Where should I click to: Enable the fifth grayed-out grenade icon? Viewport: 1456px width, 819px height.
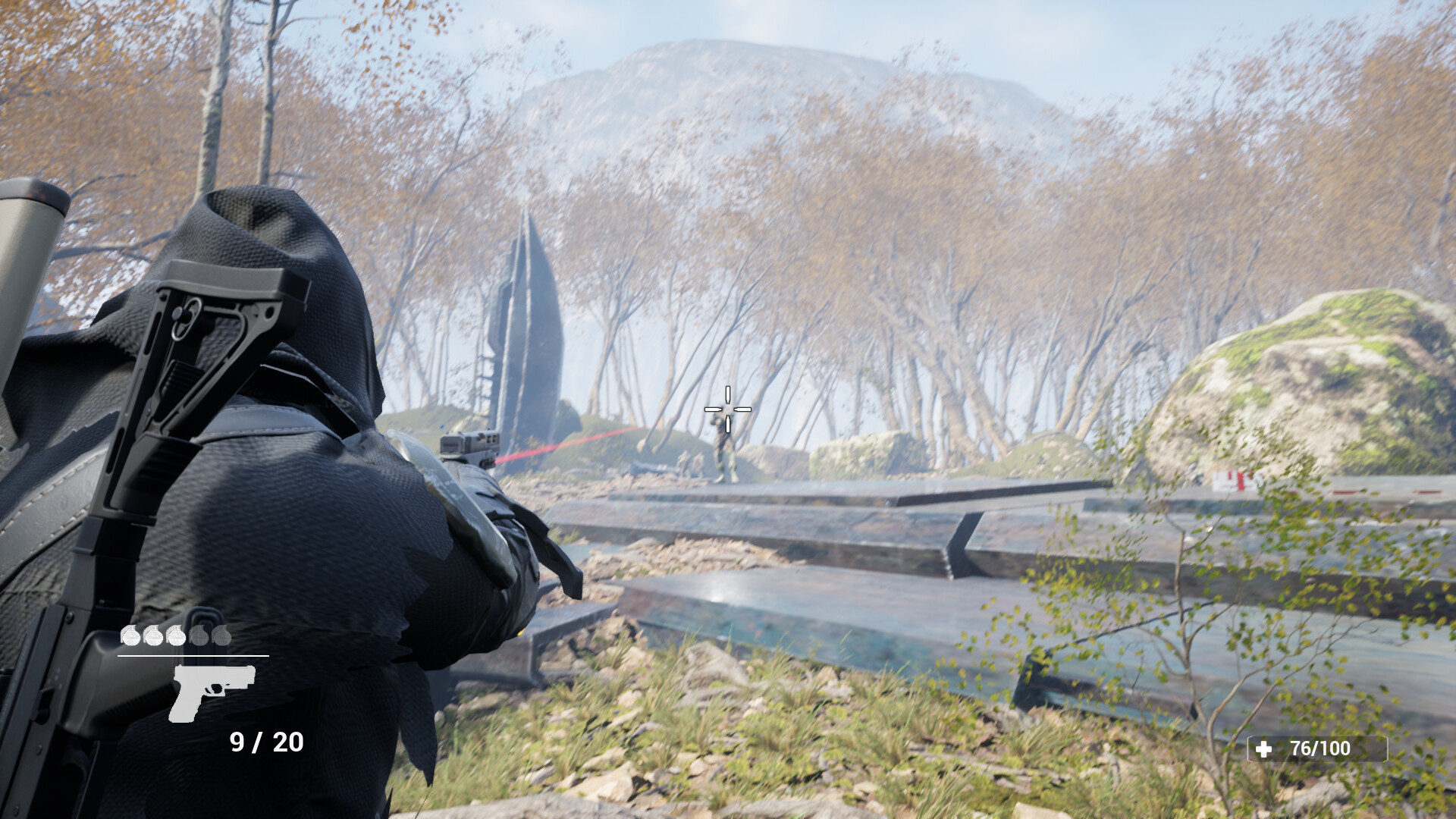pyautogui.click(x=221, y=635)
